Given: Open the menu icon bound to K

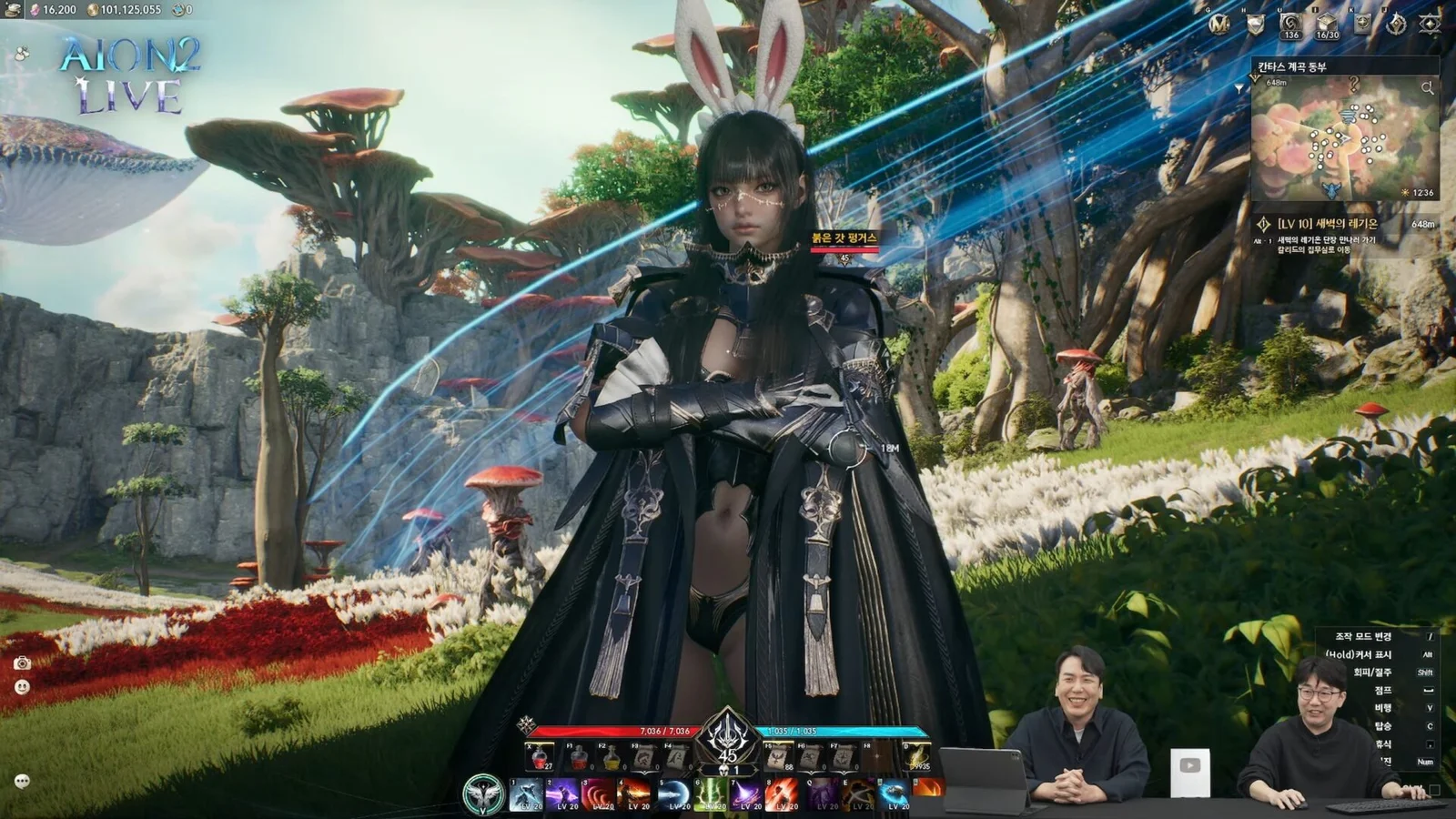Looking at the screenshot, I should 1361,24.
